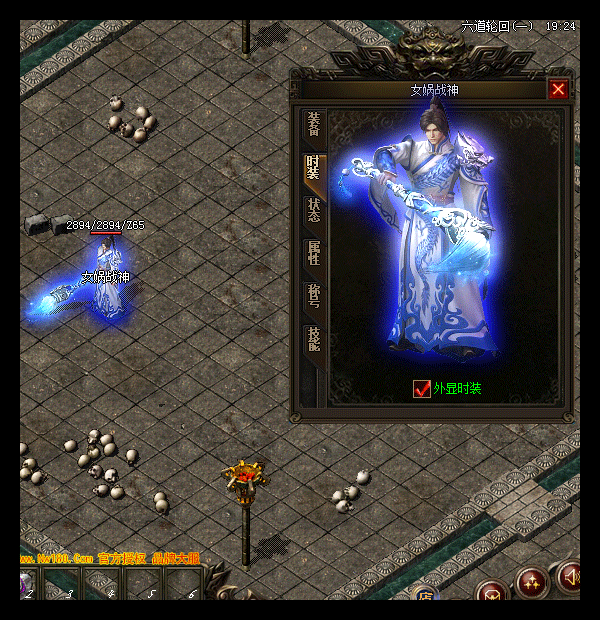
Task: Open the 店 shop round button
Action: click(426, 598)
